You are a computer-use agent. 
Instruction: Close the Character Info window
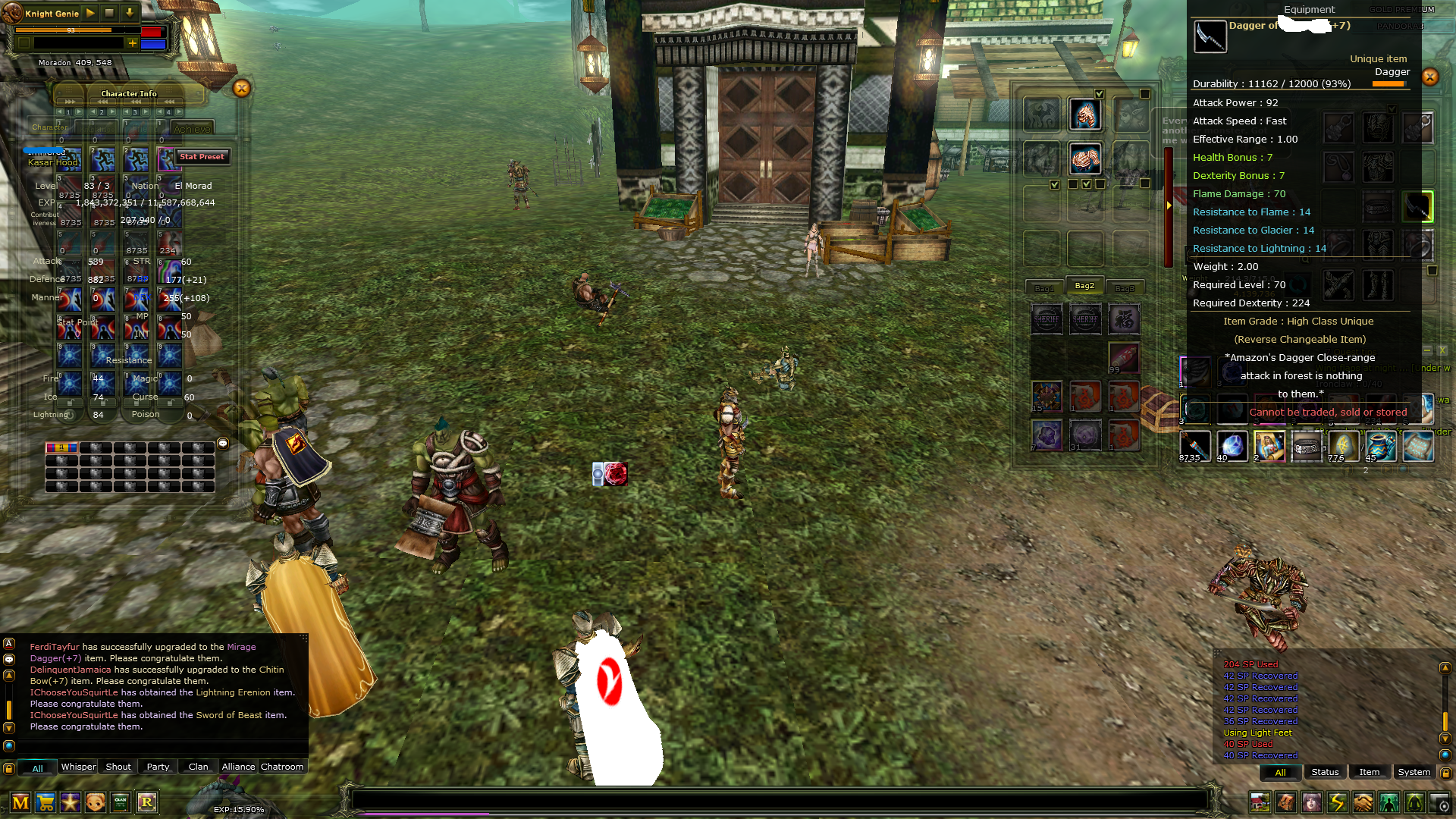point(242,88)
